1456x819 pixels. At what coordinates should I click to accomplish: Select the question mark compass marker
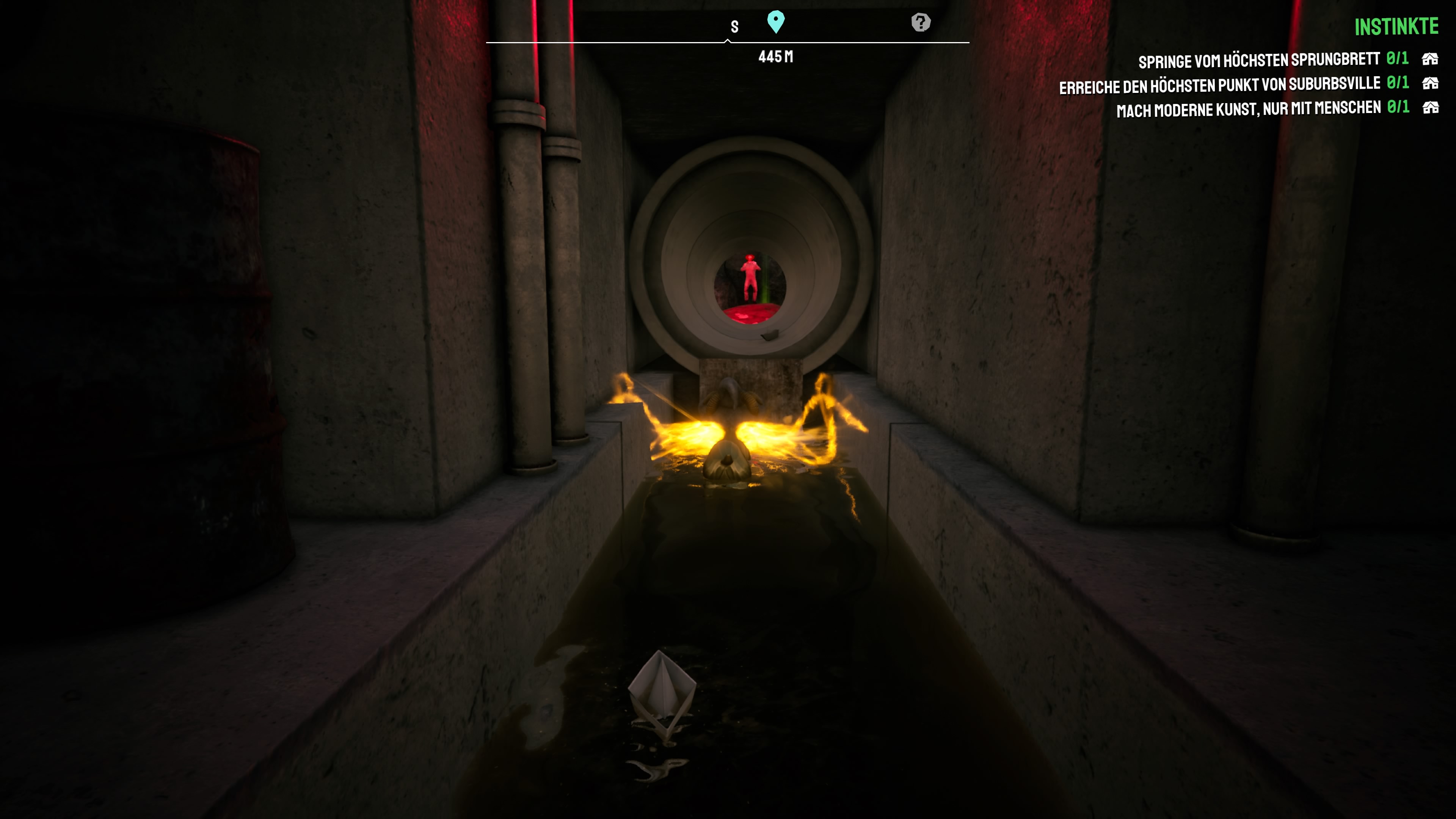pos(921,23)
